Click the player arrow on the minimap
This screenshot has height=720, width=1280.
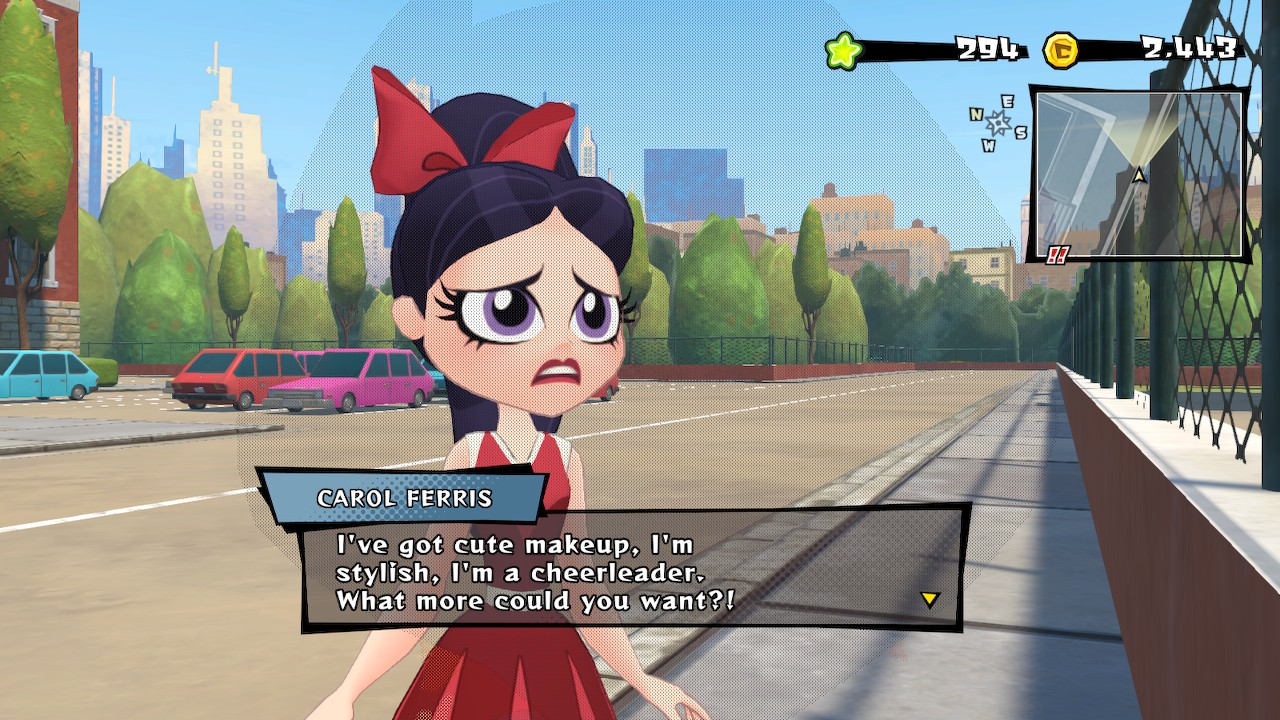tap(1138, 173)
